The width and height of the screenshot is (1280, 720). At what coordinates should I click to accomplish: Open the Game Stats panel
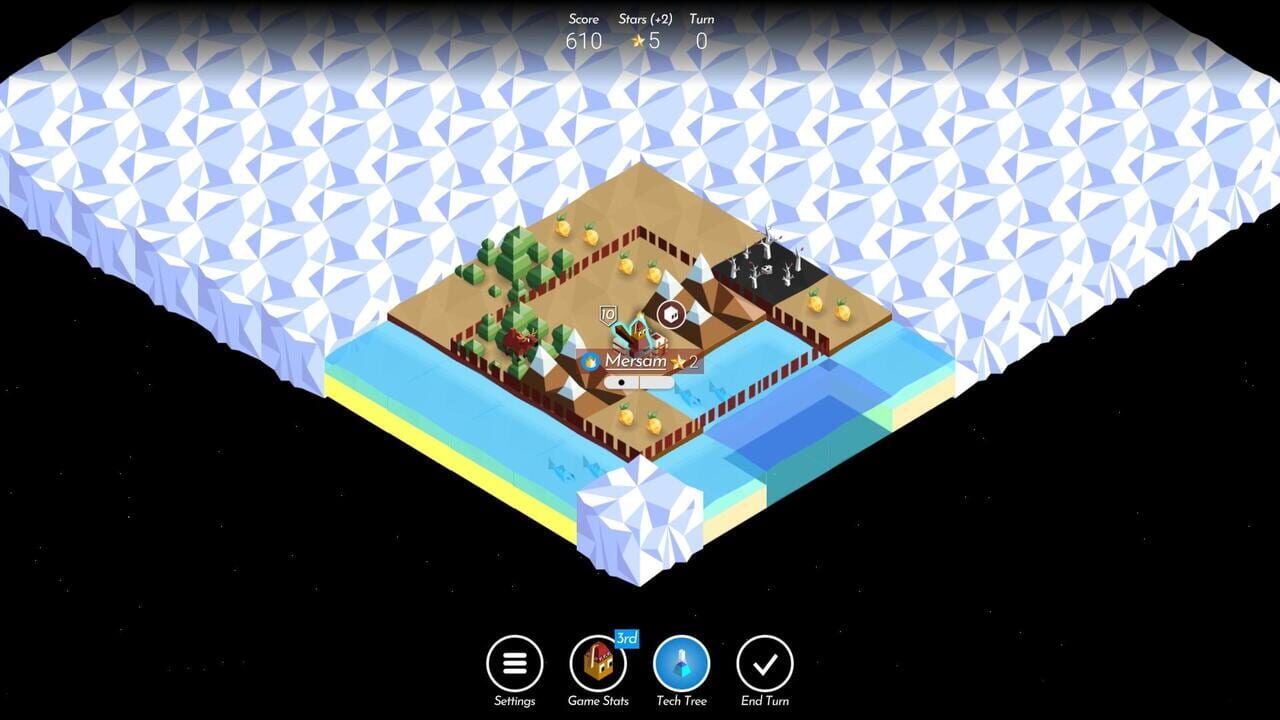597,665
